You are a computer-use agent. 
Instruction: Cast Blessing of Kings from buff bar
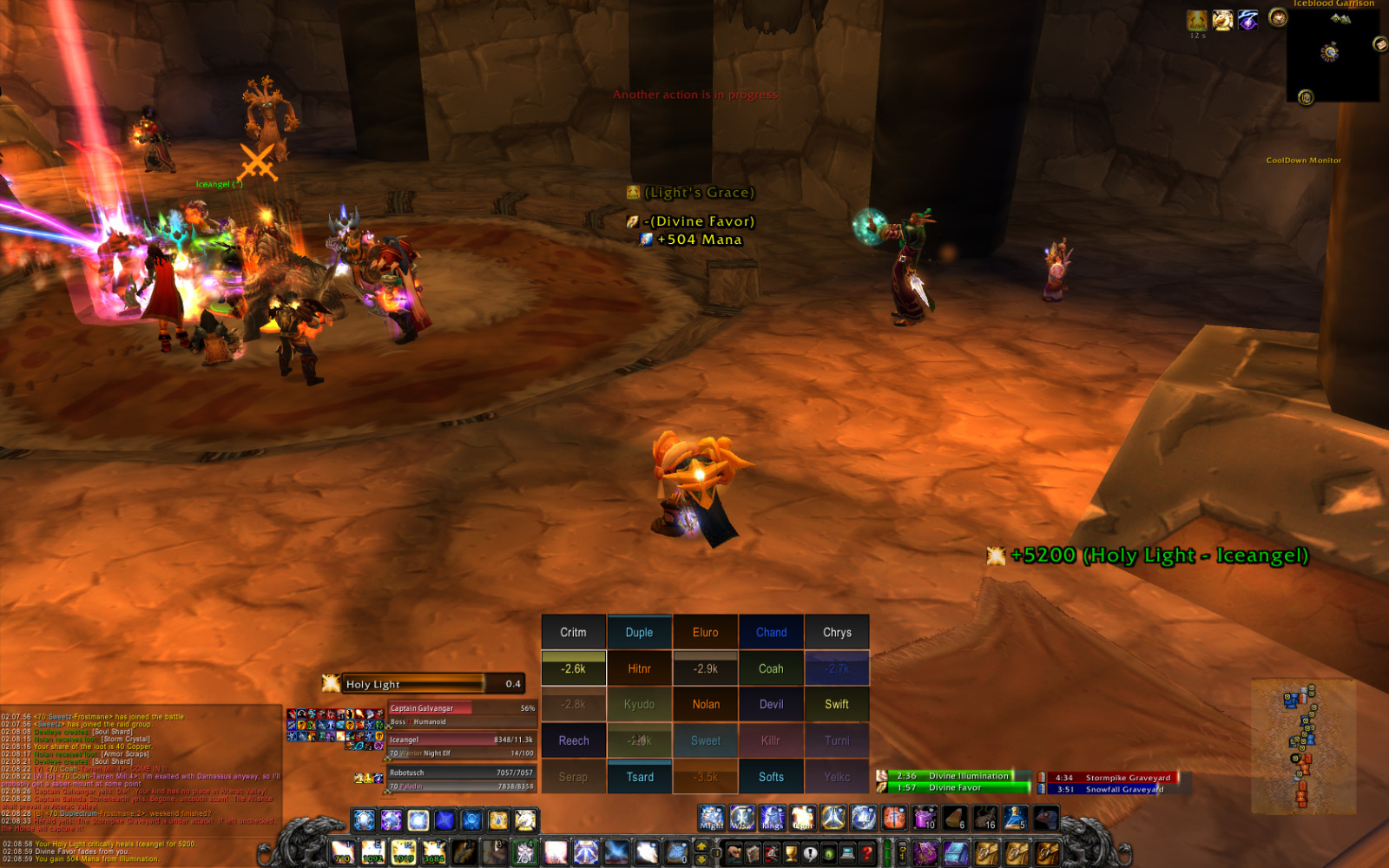click(x=773, y=818)
